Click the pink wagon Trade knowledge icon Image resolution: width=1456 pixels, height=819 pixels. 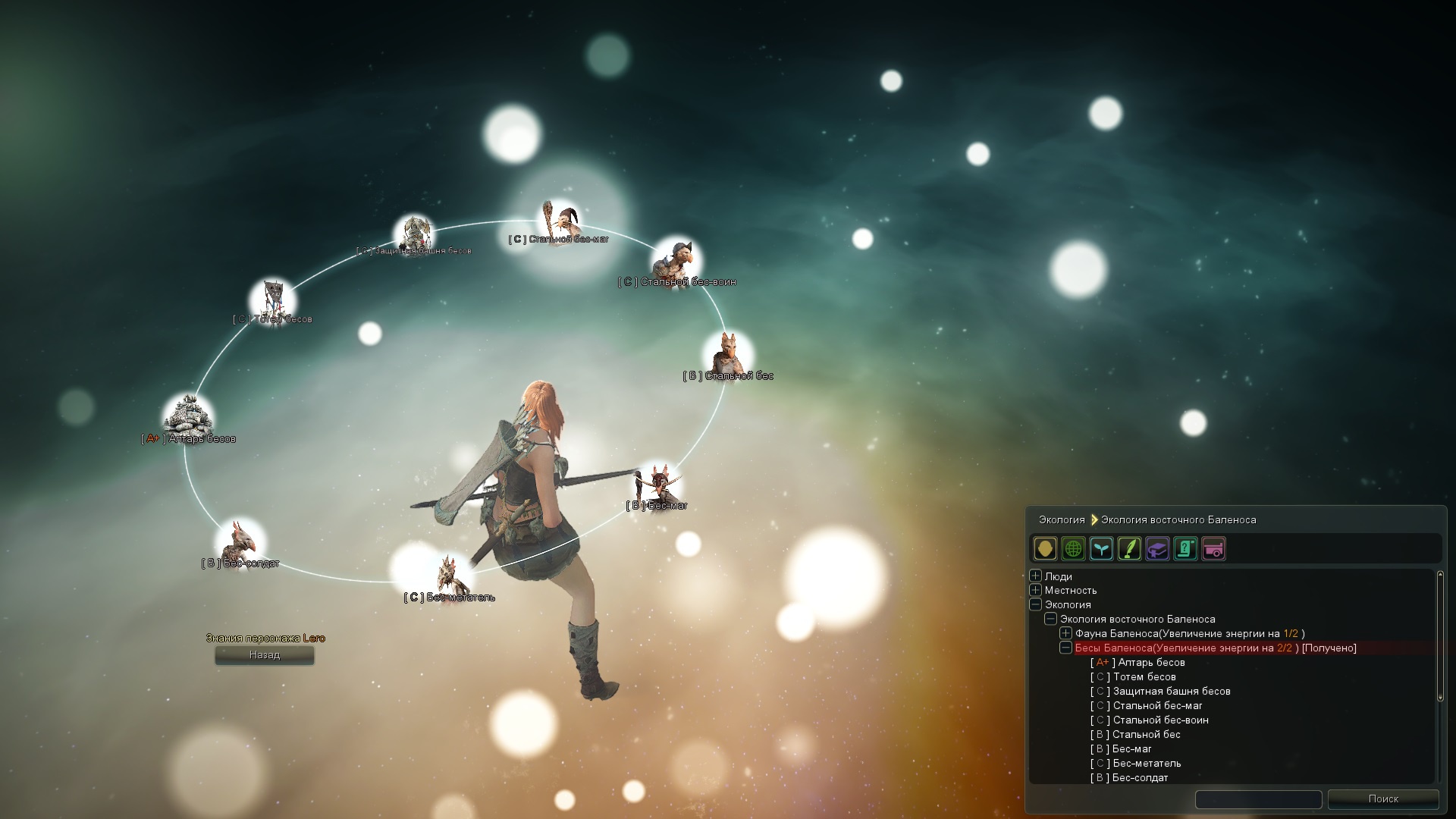[x=1214, y=548]
